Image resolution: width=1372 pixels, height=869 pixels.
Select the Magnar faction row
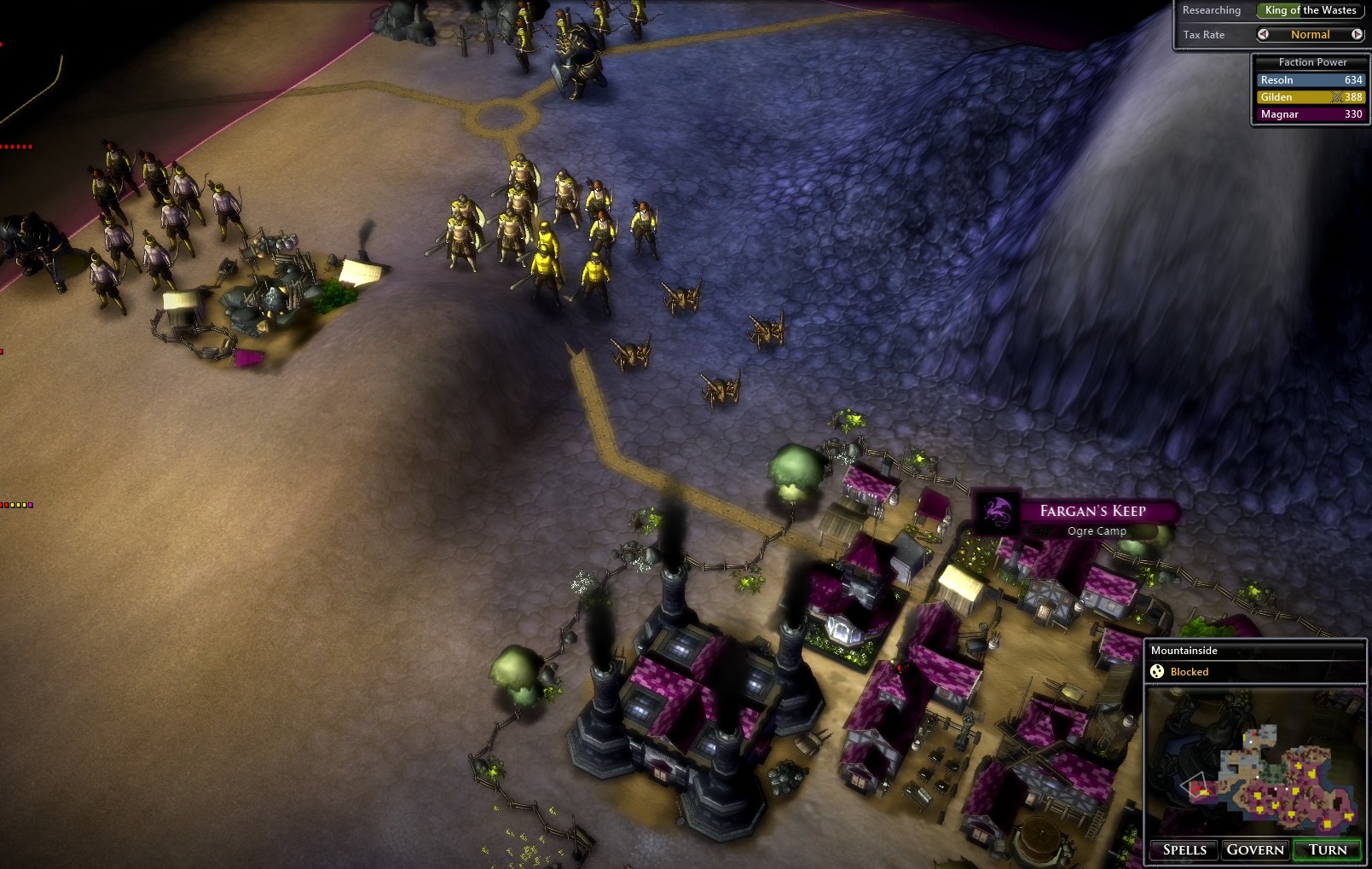pos(1311,114)
